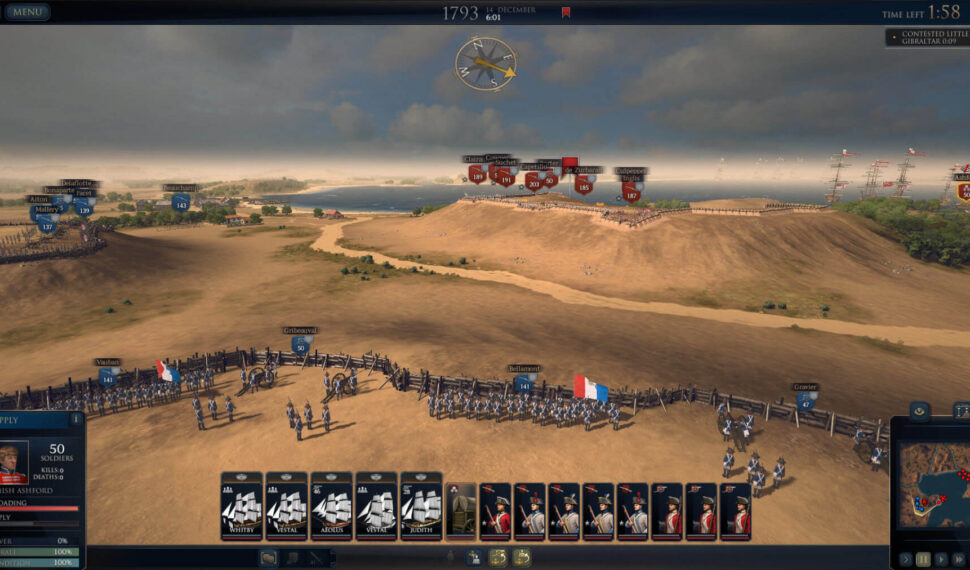This screenshot has width=970, height=570.
Task: Click the Contested Little Gibraltar objective tracker
Action: [927, 37]
